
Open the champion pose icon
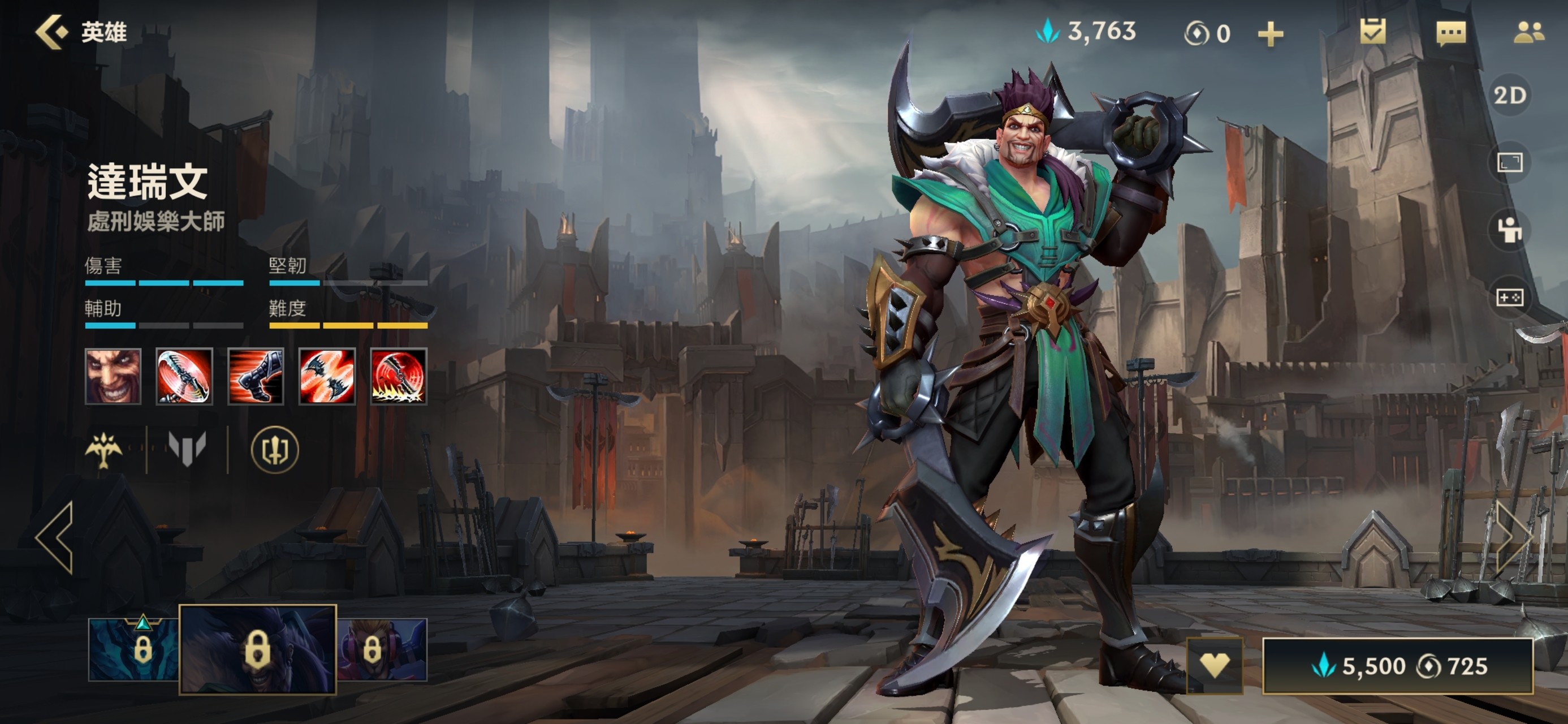coord(1510,230)
